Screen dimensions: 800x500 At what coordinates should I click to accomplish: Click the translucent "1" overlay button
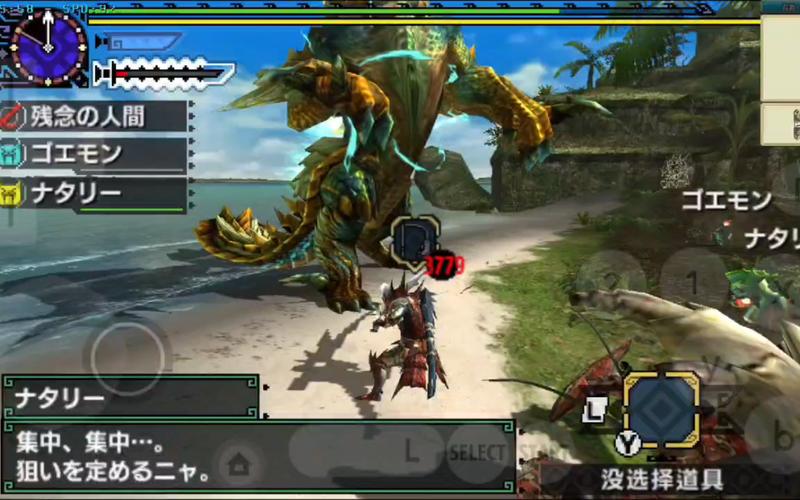point(692,282)
